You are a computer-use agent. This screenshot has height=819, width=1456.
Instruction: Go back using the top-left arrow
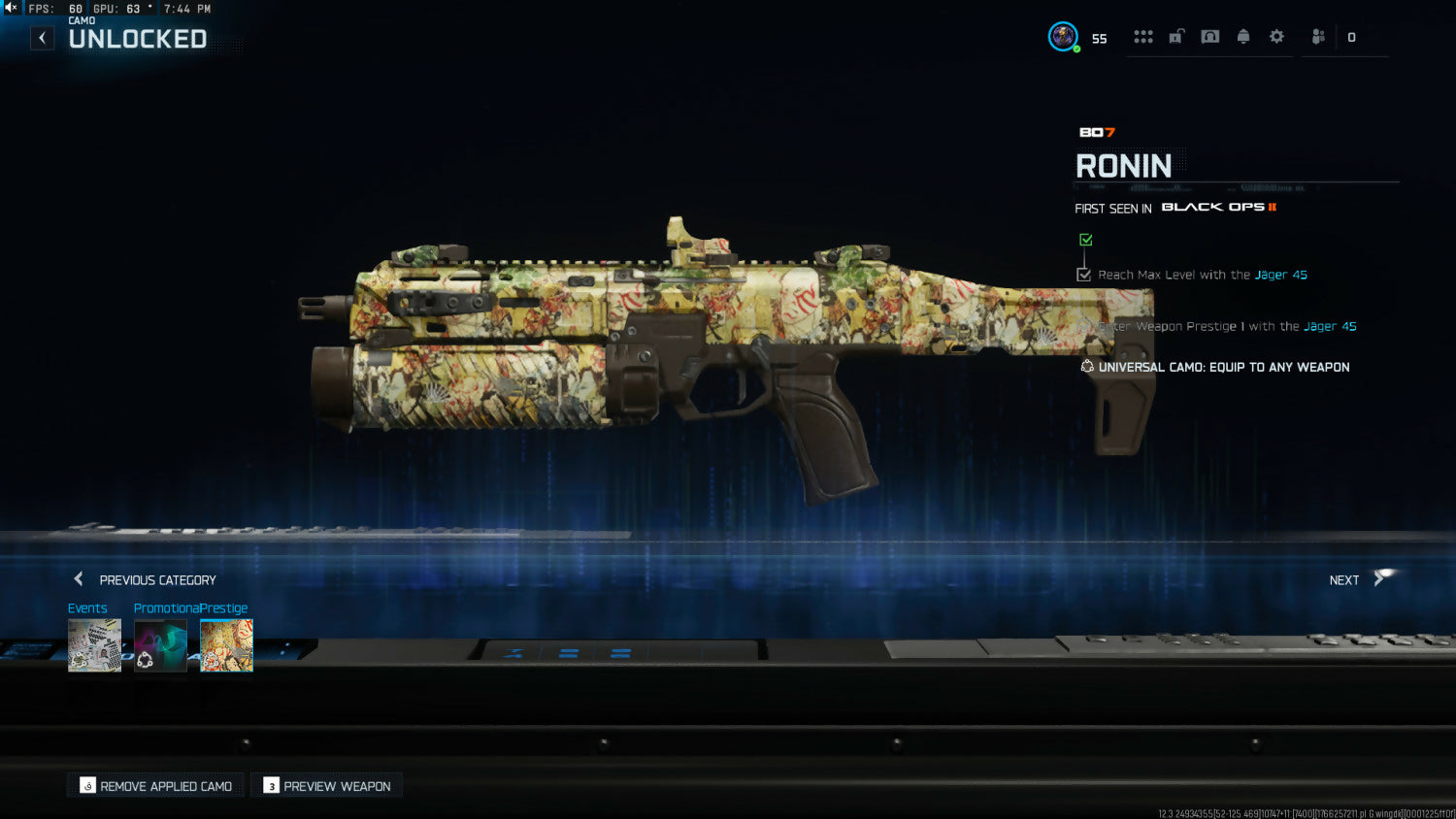point(42,38)
